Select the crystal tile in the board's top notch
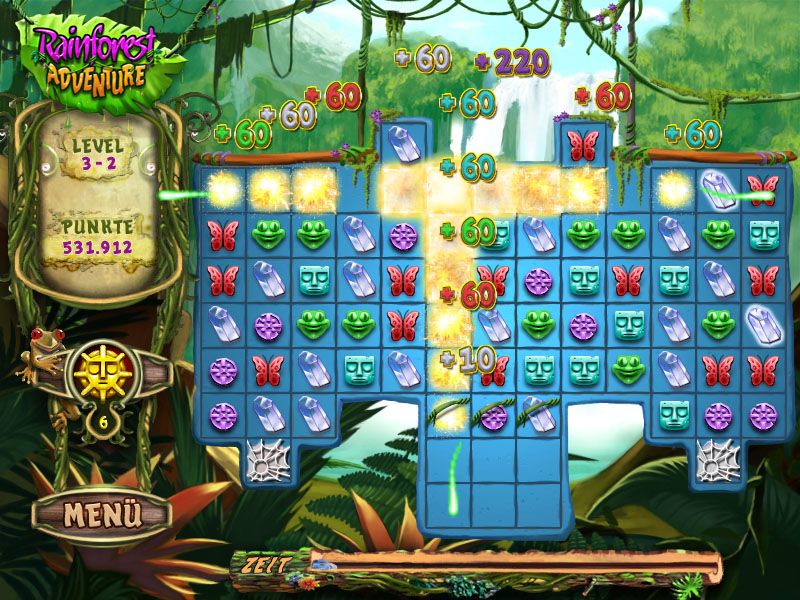This screenshot has width=800, height=600. 403,143
